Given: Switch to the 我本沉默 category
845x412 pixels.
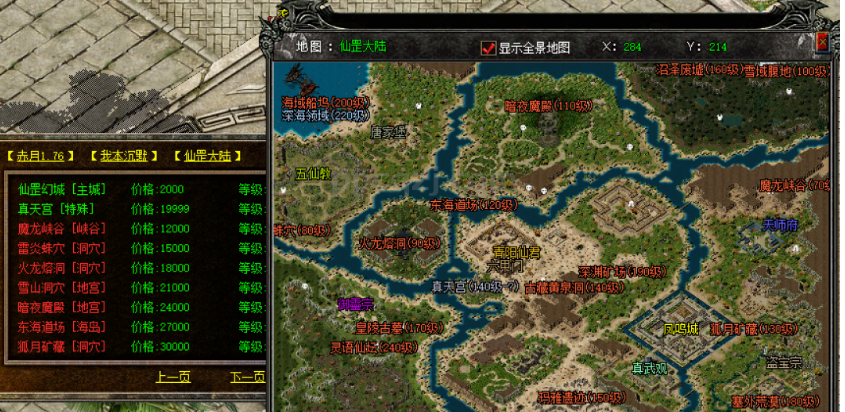Looking at the screenshot, I should (x=123, y=156).
